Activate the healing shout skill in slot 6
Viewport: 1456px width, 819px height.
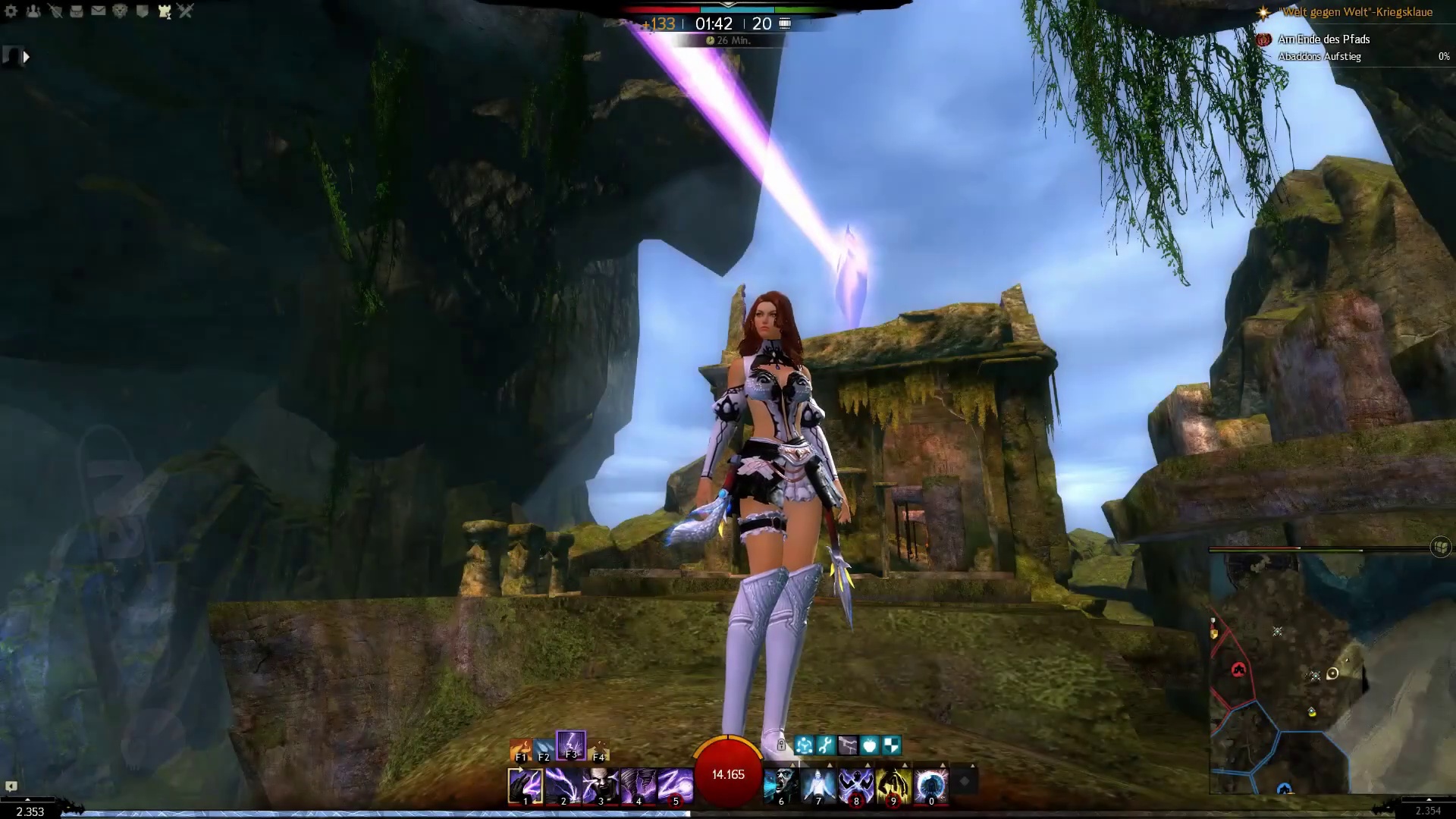pyautogui.click(x=781, y=786)
